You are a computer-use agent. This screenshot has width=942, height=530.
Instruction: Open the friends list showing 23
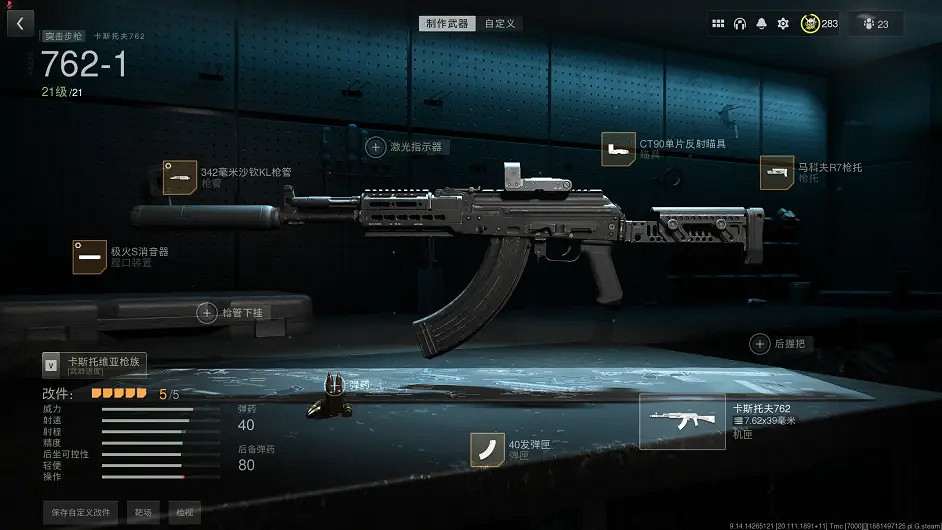pyautogui.click(x=876, y=23)
